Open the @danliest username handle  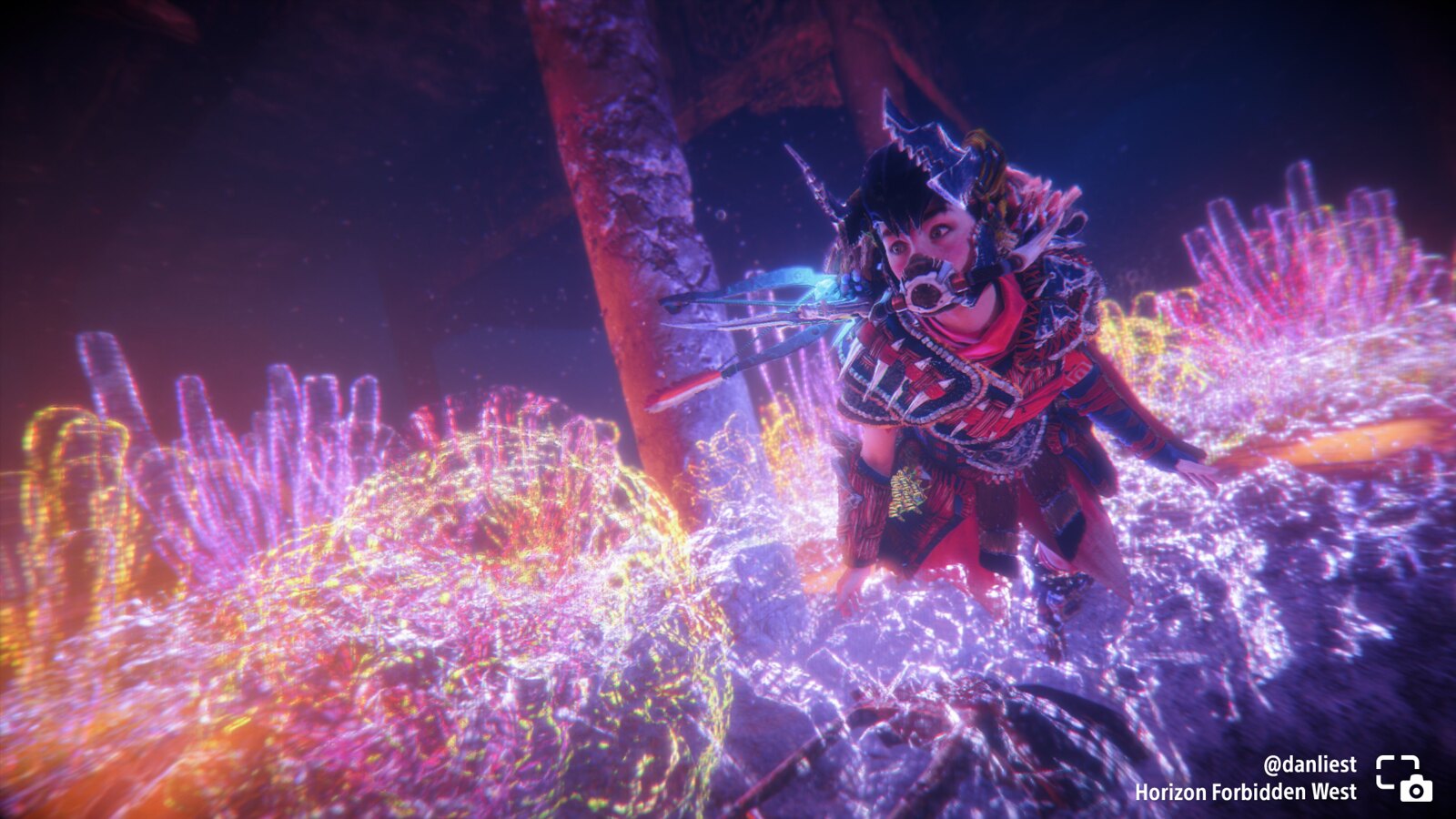(1309, 764)
